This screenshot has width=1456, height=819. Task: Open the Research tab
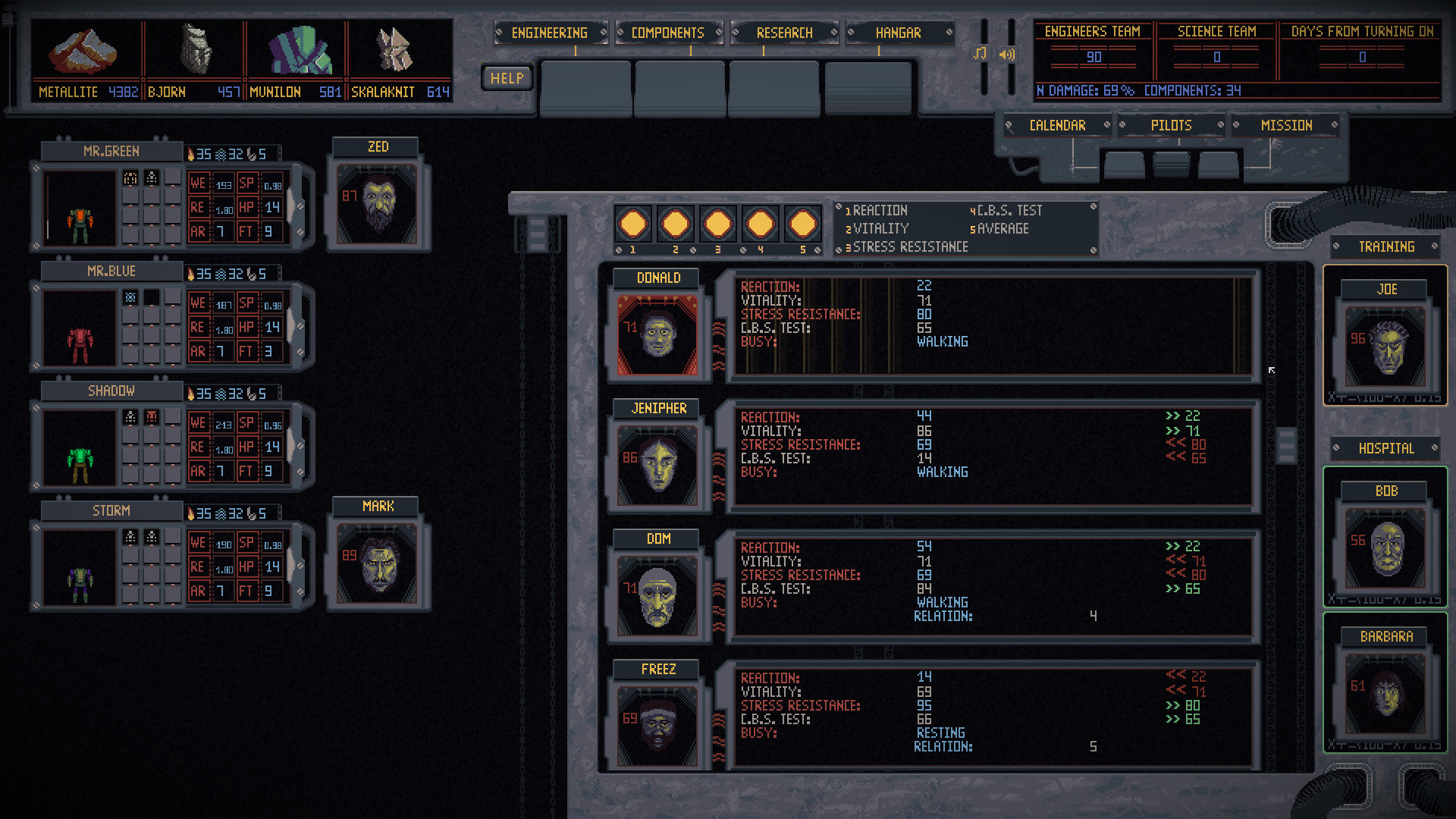[784, 33]
